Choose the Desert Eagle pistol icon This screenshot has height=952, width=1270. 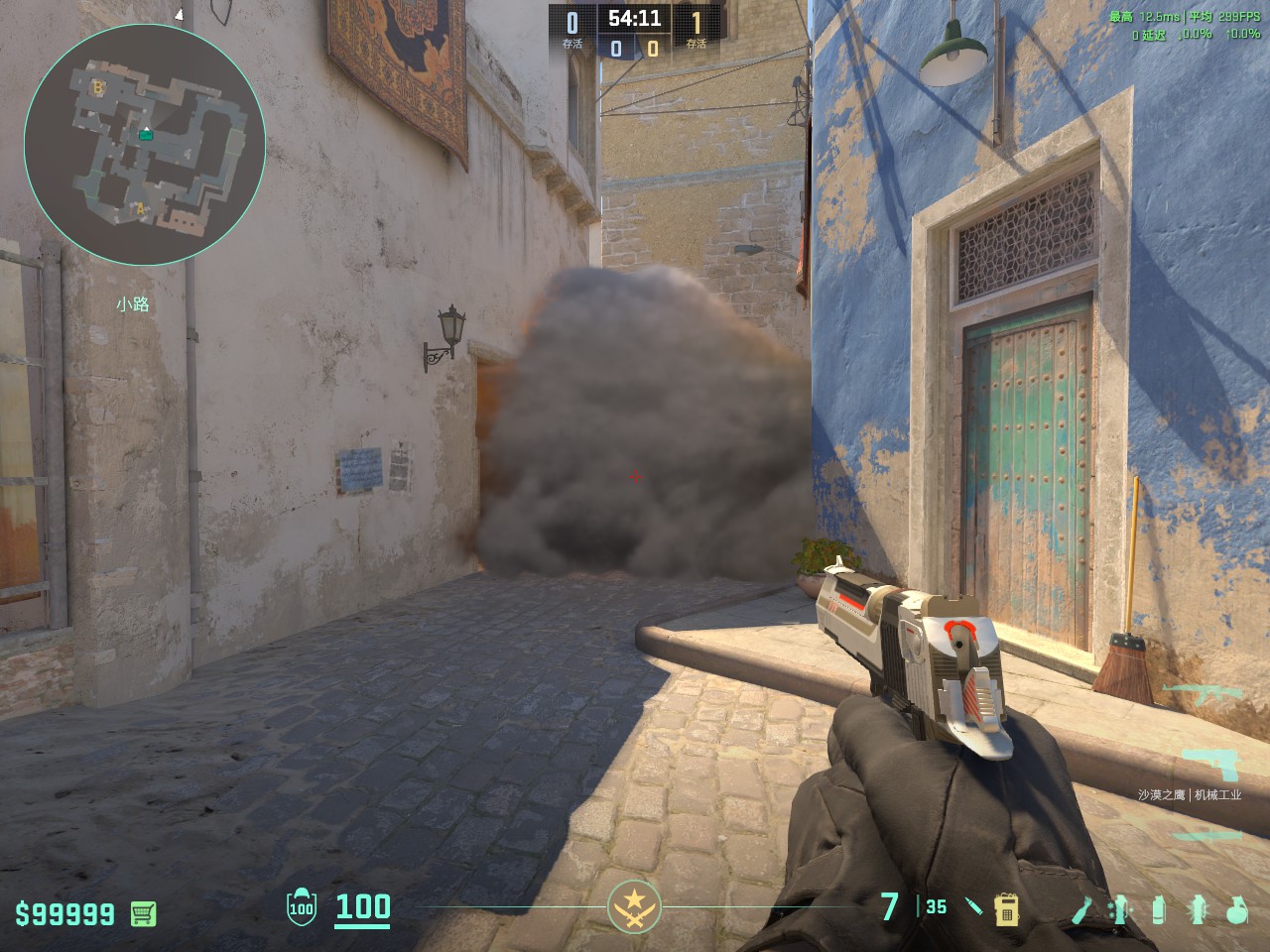[1212, 764]
